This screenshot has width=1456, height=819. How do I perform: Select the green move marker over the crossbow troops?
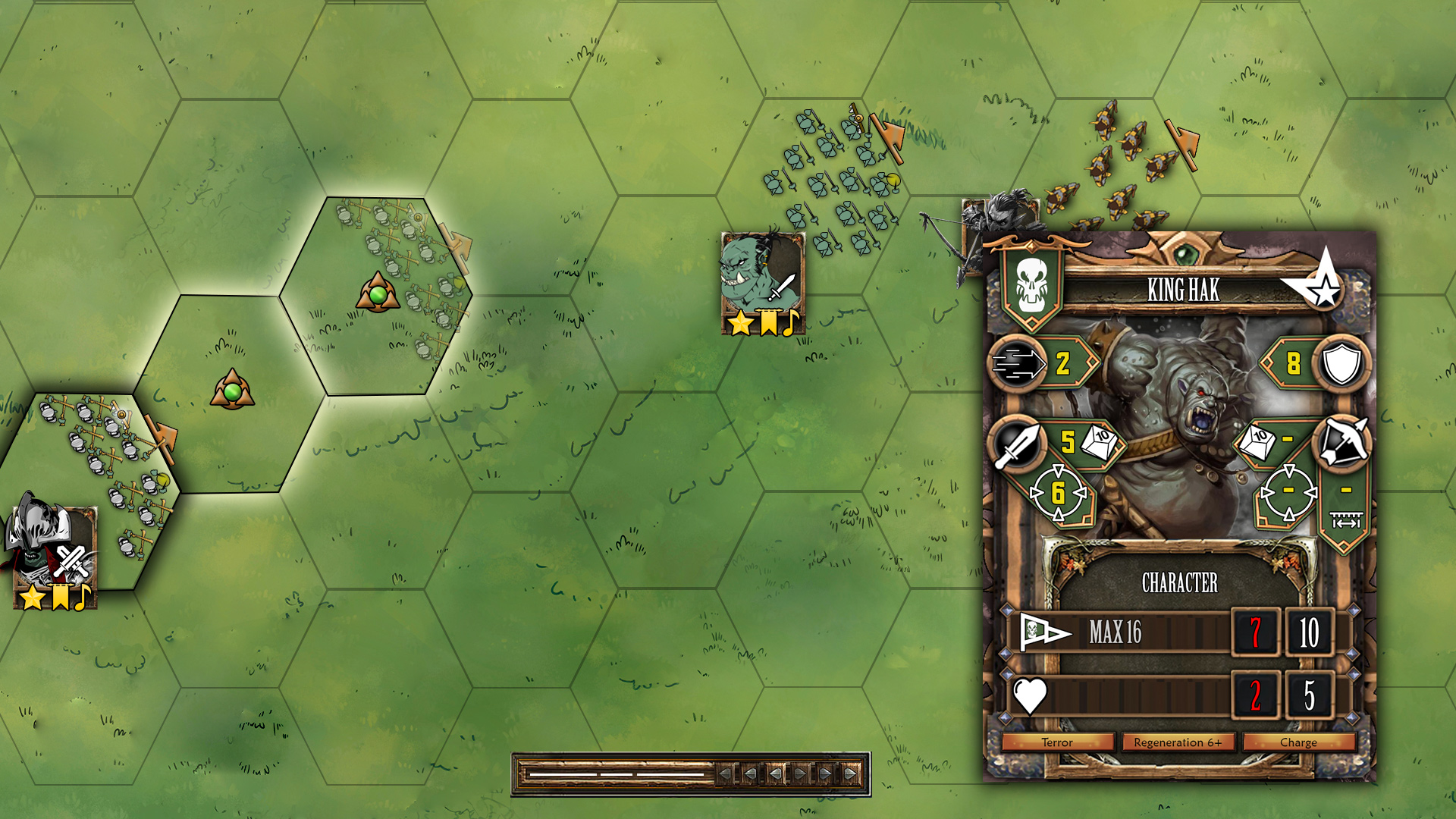378,293
